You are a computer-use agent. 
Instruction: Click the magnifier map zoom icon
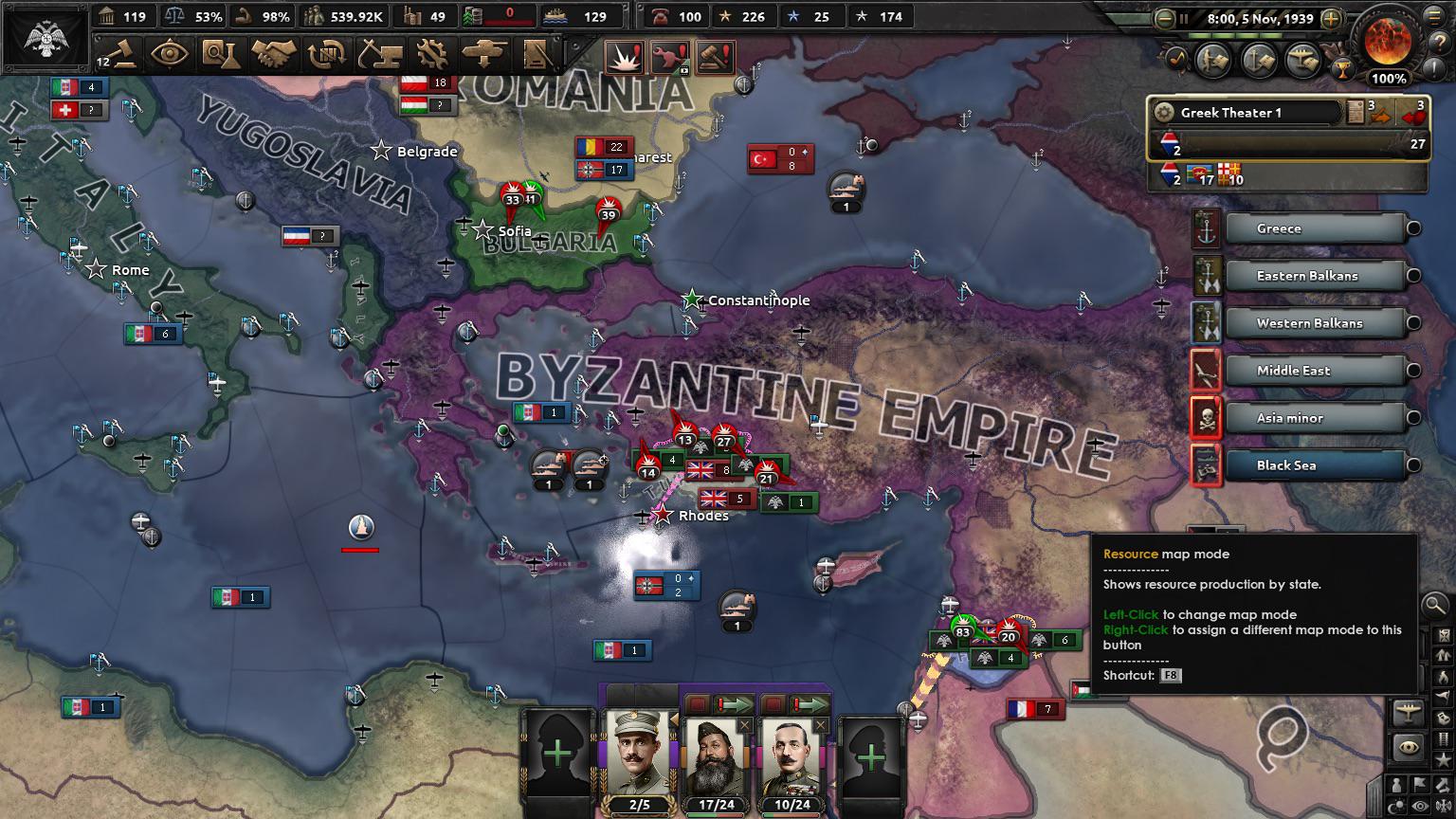click(x=1434, y=605)
